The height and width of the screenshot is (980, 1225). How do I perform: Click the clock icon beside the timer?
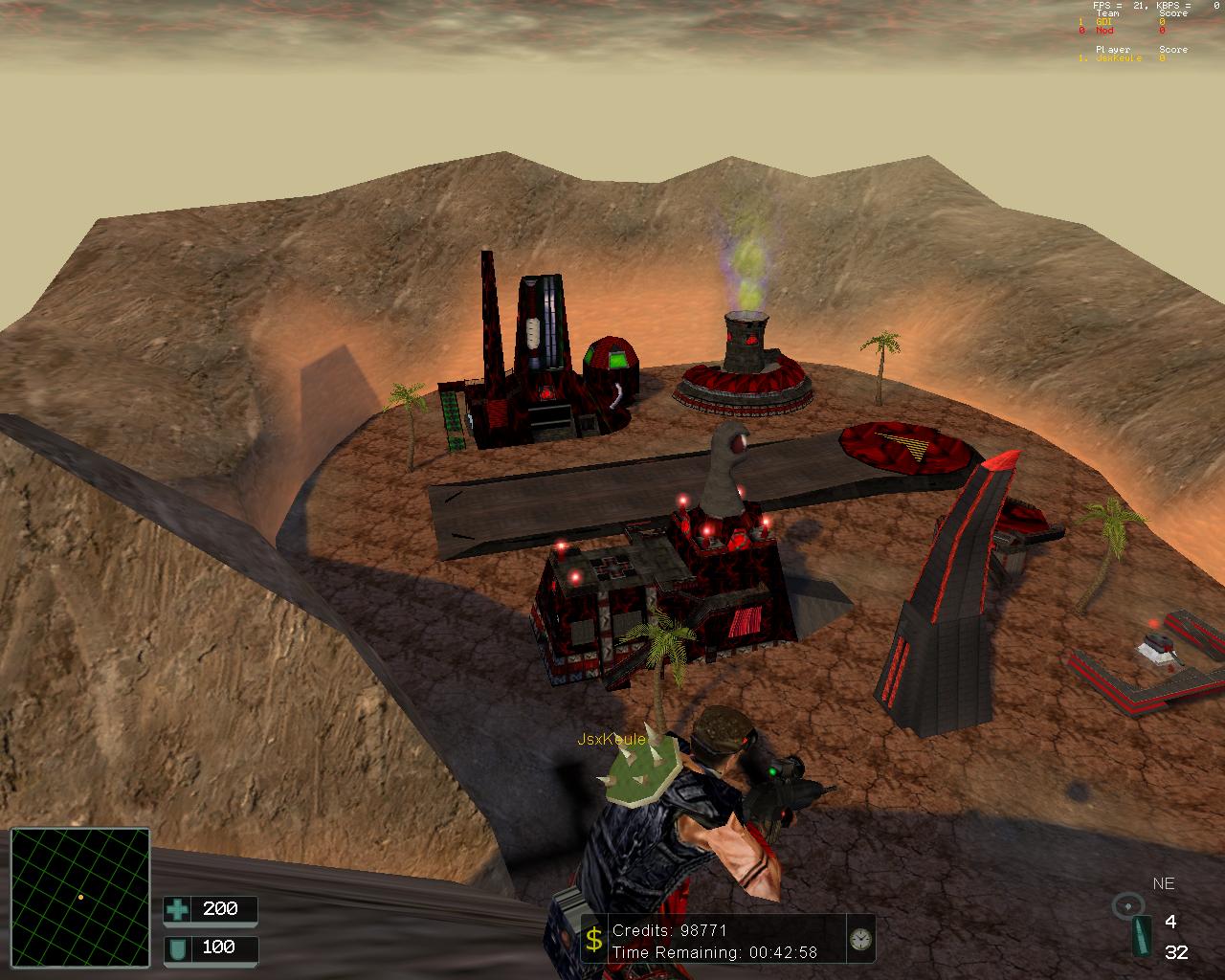[x=860, y=940]
